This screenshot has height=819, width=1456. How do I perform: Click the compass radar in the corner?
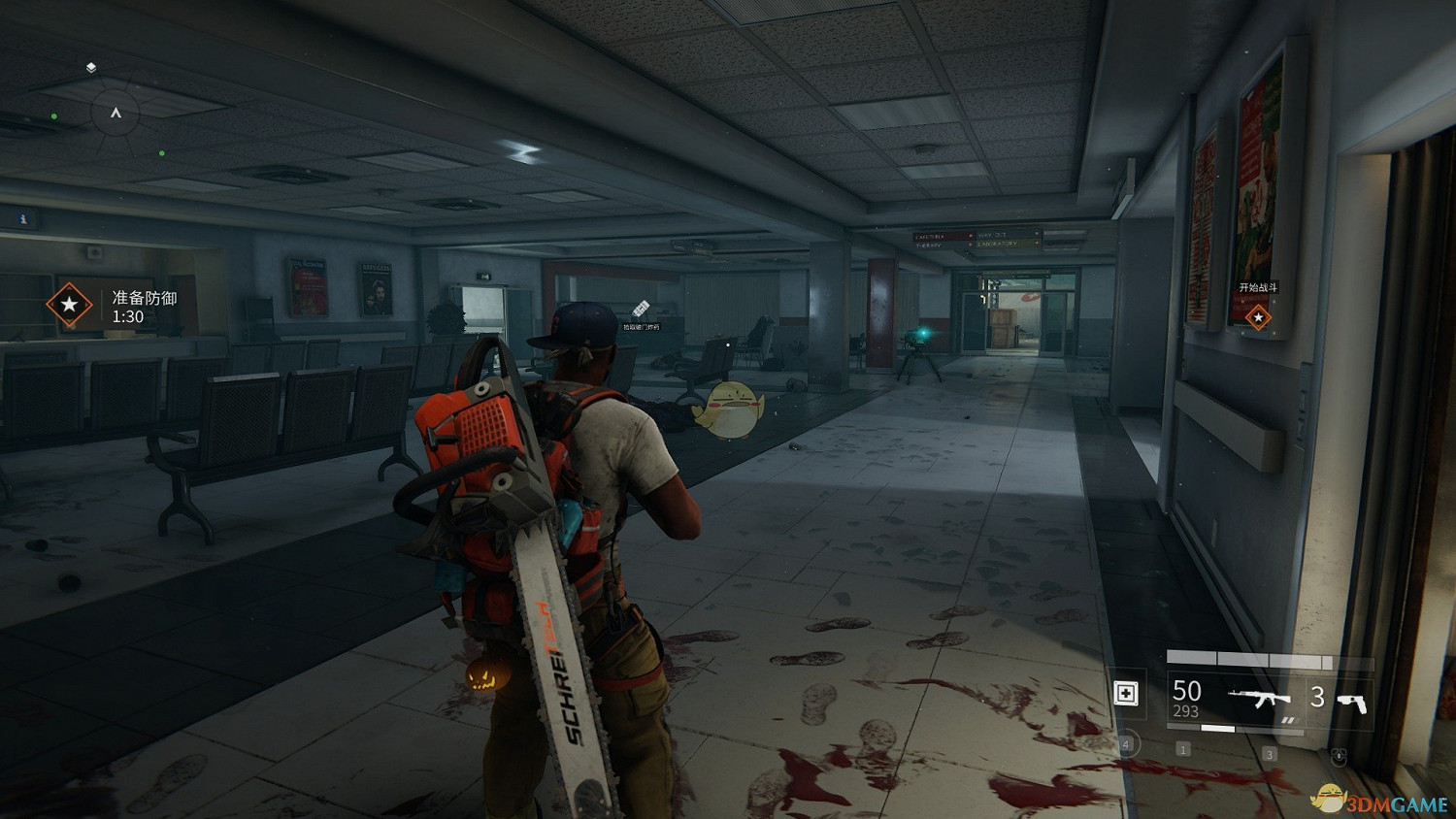pos(116,115)
